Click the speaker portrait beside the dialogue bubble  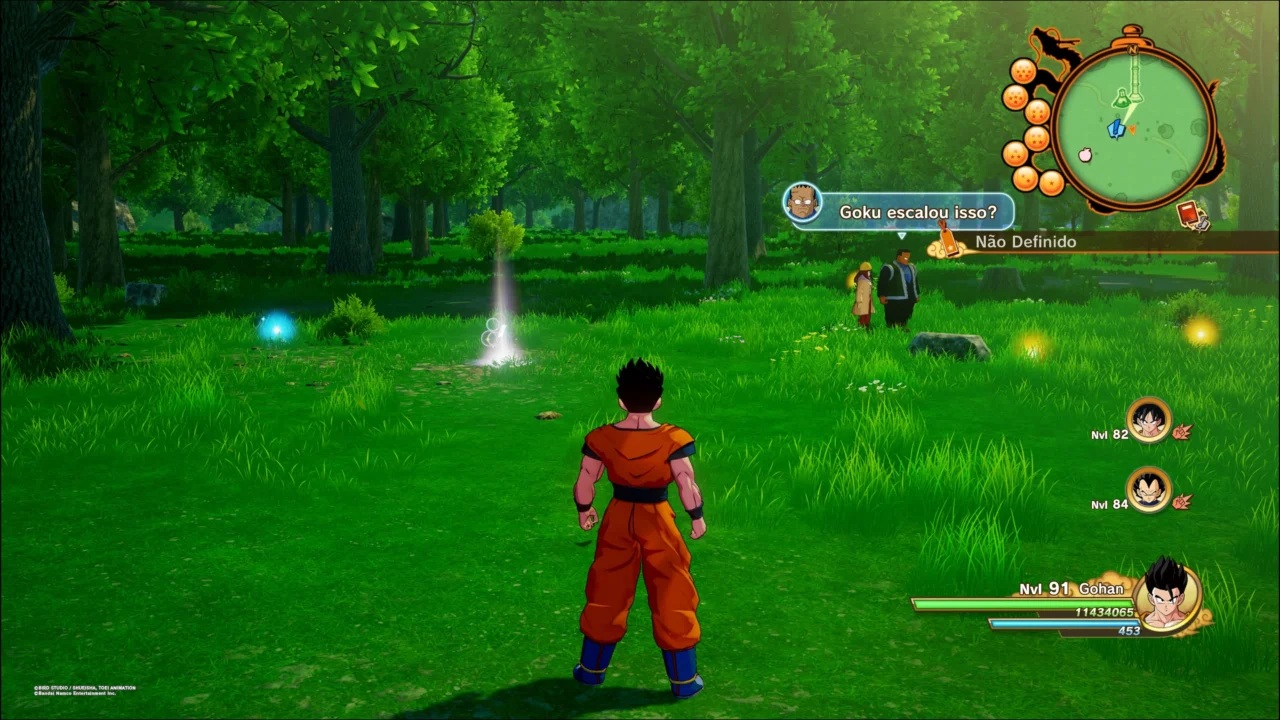pyautogui.click(x=802, y=203)
